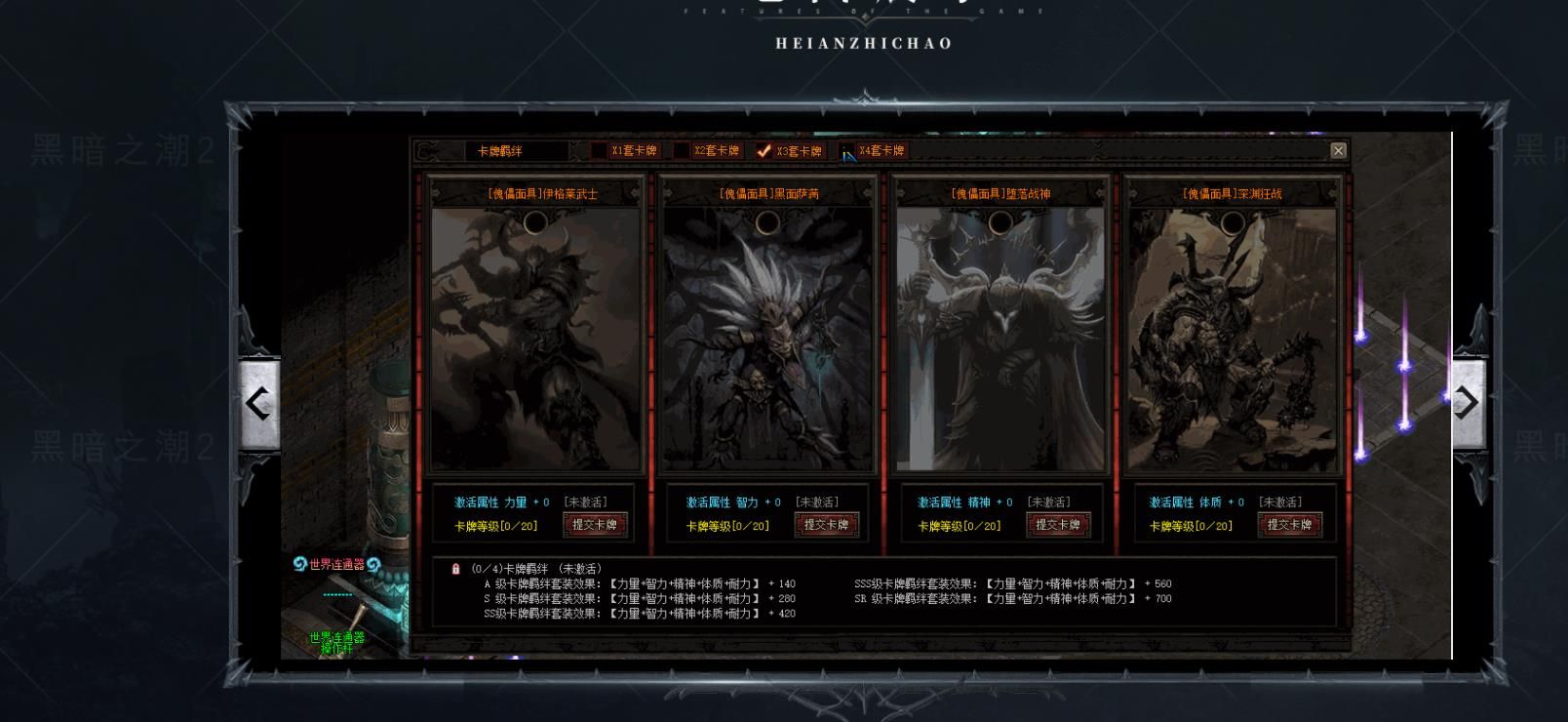Choose the 黑面萨满 shaman card
Image resolution: width=1568 pixels, height=722 pixels.
(x=768, y=339)
